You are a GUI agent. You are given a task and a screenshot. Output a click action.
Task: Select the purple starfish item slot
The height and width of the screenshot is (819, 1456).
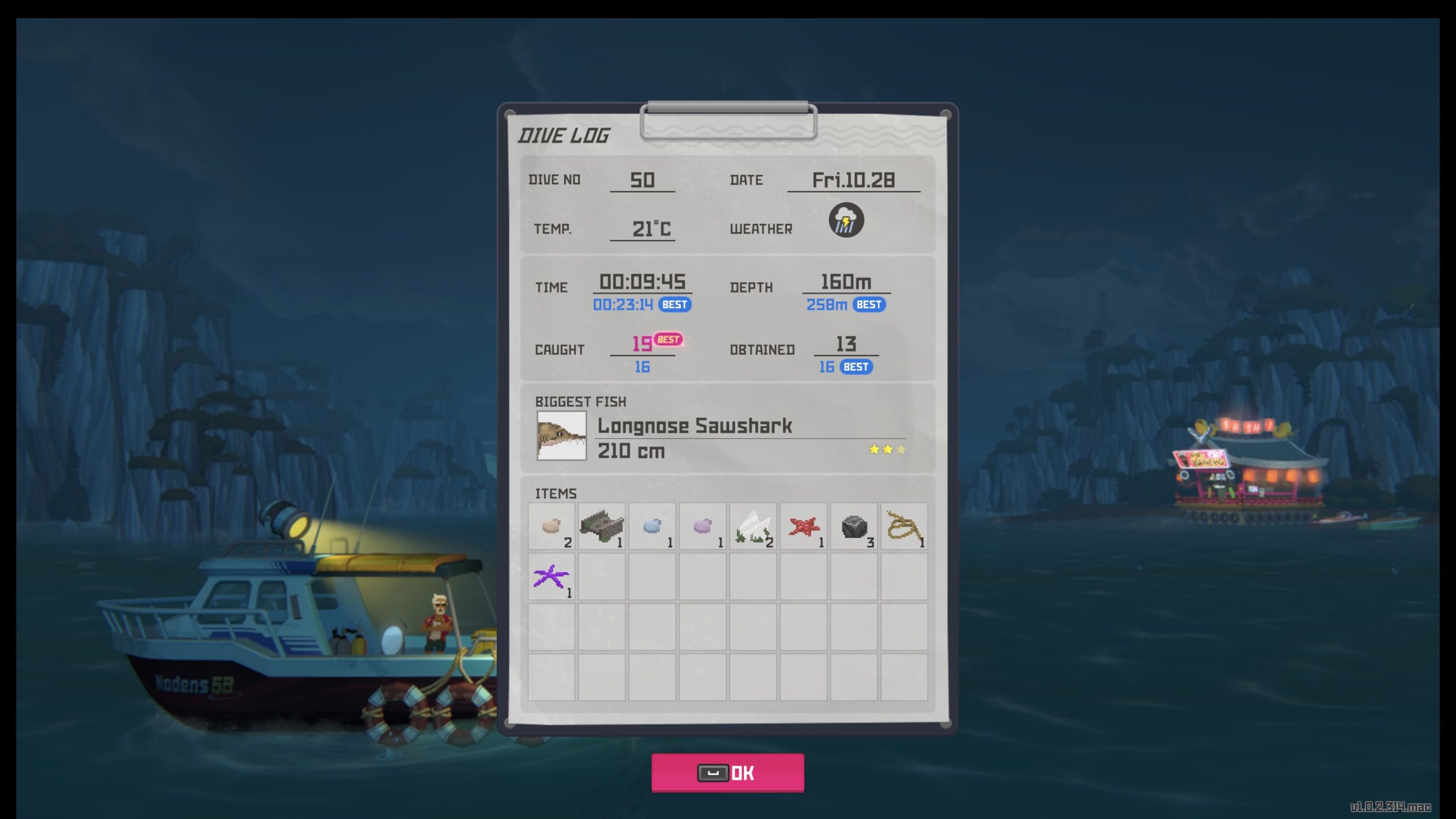pos(551,577)
